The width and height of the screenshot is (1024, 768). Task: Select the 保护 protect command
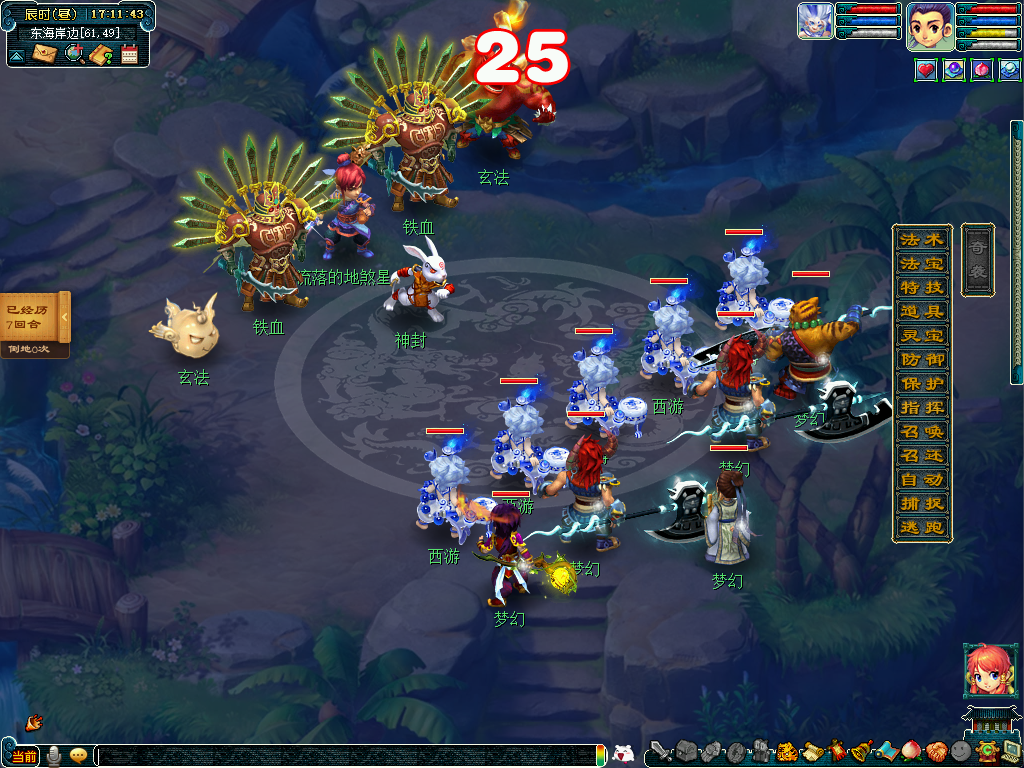922,384
